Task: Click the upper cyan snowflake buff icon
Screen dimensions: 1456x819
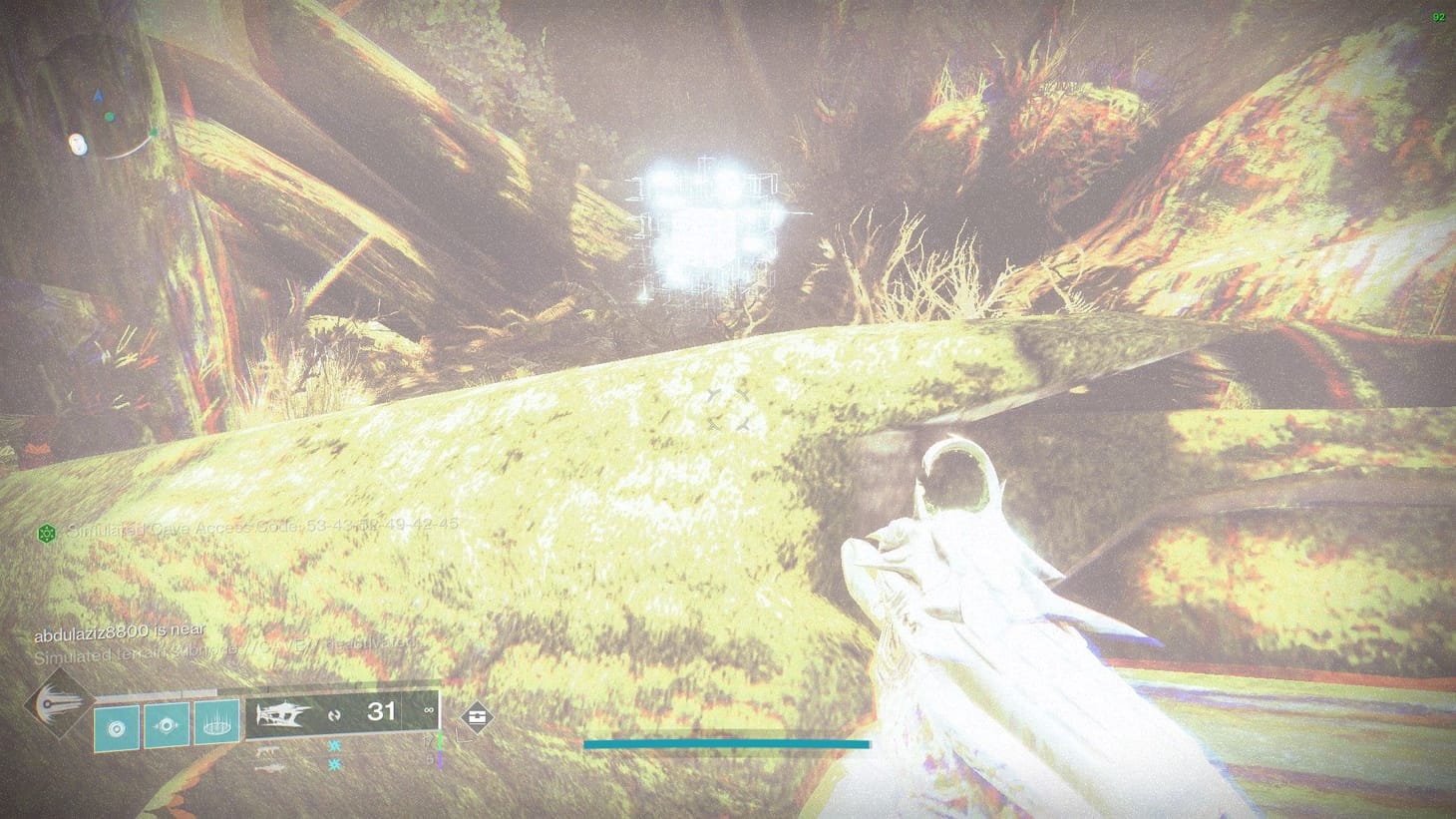Action: [x=333, y=746]
